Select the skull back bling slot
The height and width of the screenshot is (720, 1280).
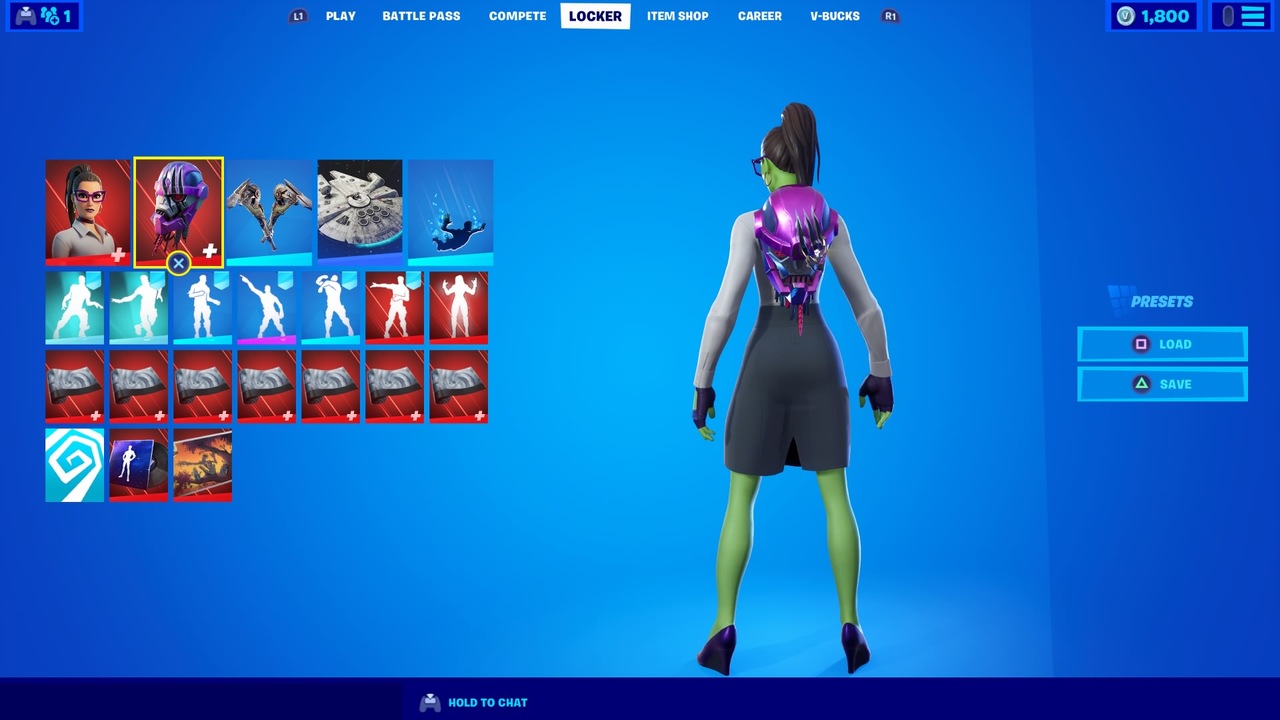point(178,211)
